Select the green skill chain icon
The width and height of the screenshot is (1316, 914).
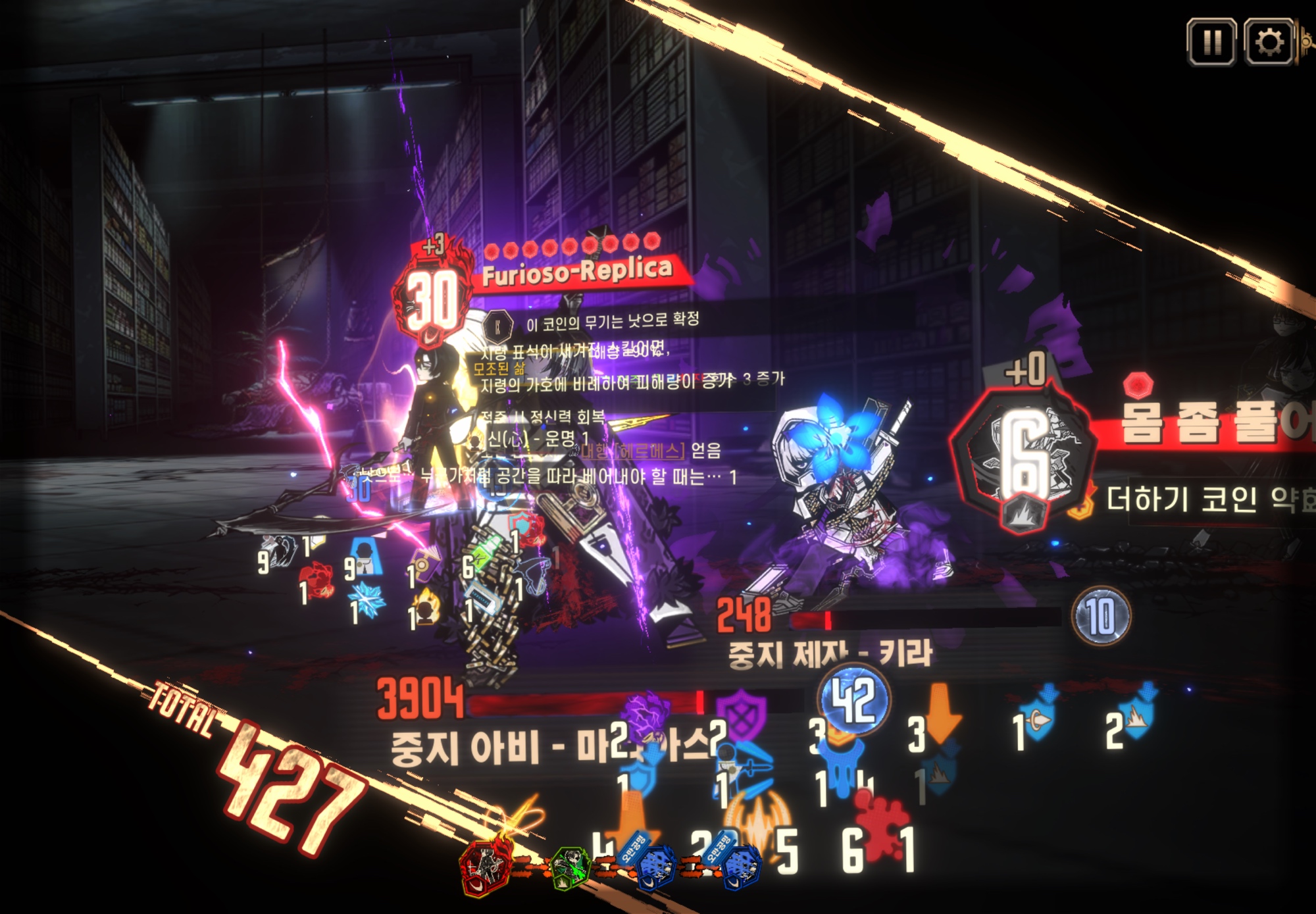570,867
